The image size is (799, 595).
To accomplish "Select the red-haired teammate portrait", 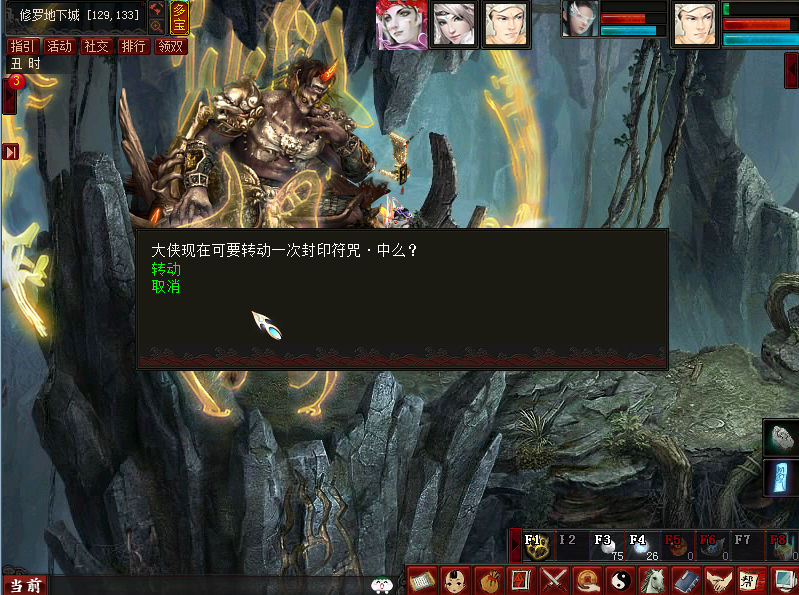I will click(x=401, y=24).
